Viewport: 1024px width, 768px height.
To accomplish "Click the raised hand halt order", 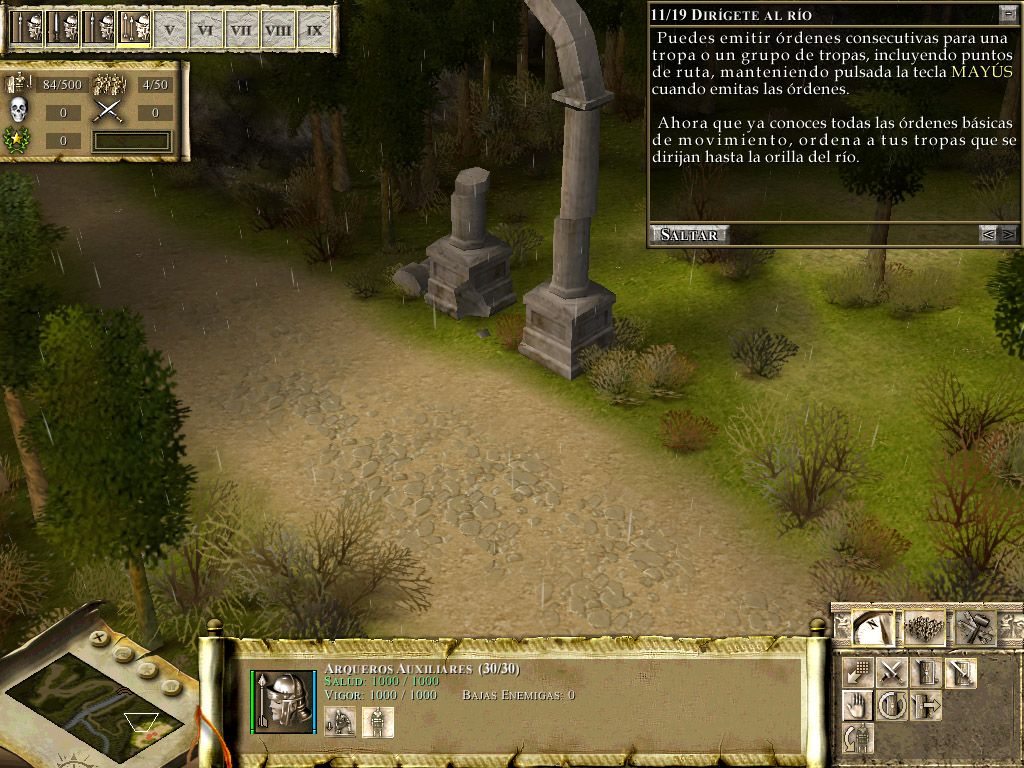I will point(858,705).
